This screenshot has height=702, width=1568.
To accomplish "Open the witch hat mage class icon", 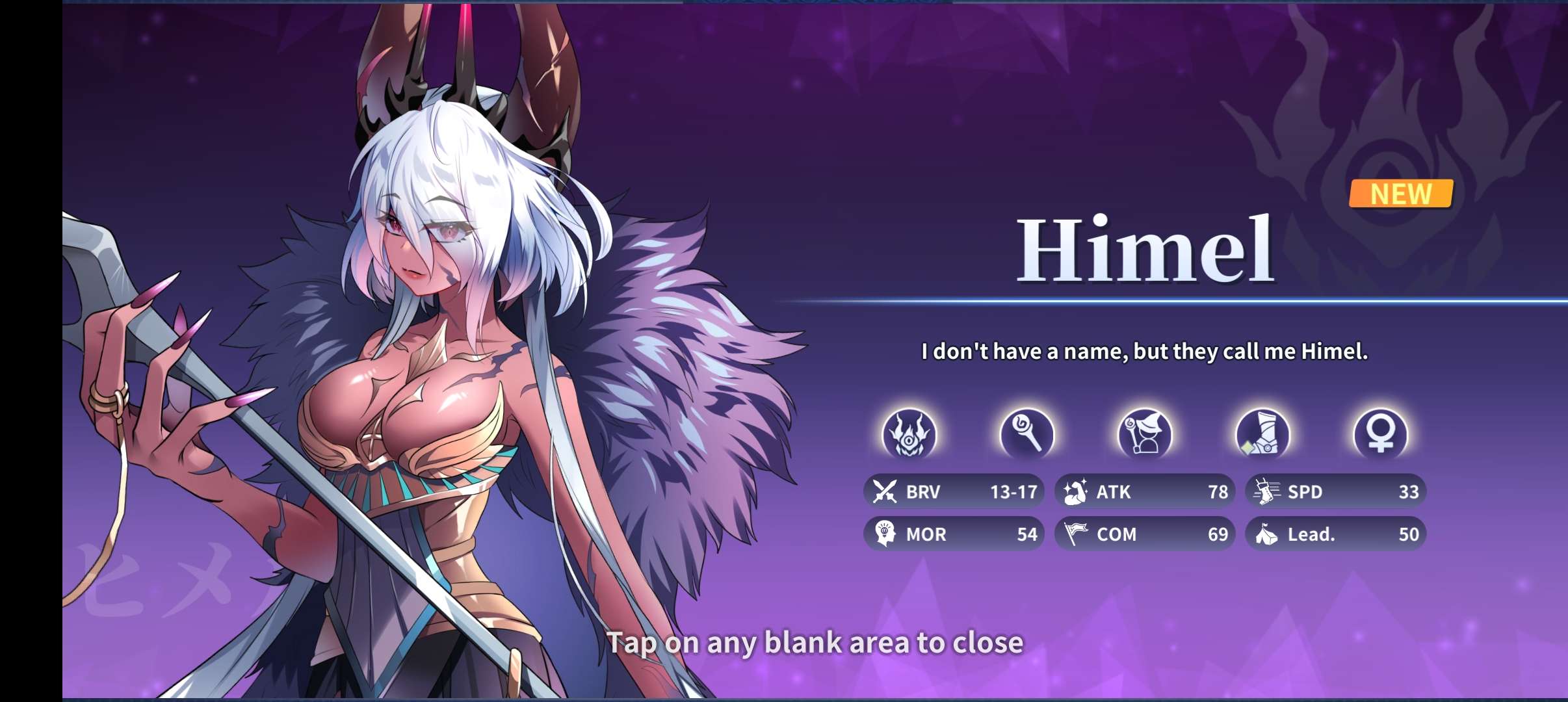I will [x=1144, y=434].
